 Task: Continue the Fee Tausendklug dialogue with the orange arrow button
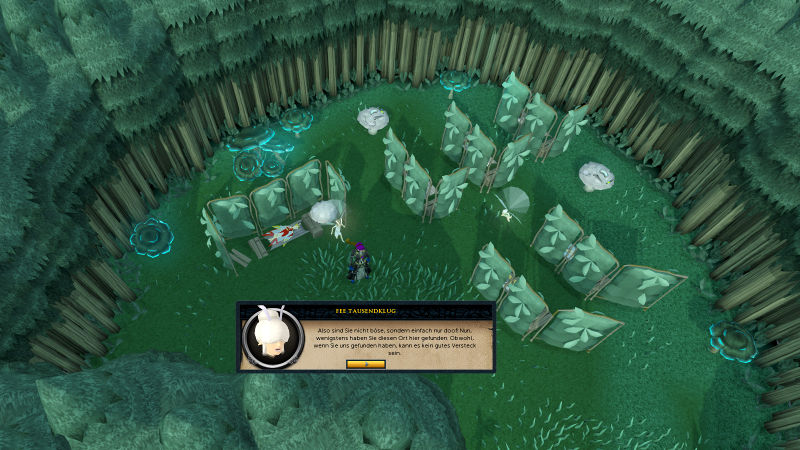click(365, 364)
